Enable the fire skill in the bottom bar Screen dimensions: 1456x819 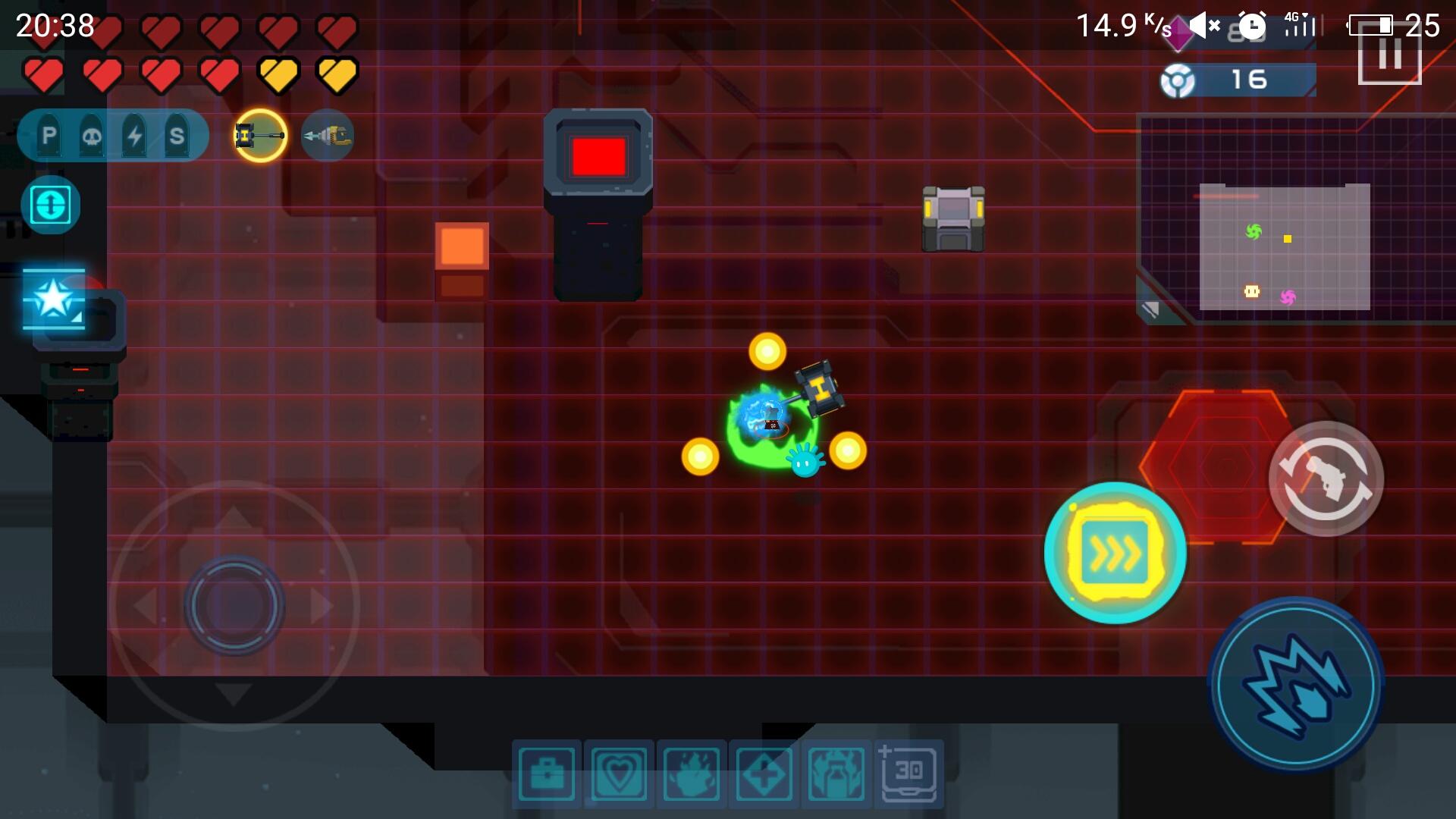tap(692, 772)
